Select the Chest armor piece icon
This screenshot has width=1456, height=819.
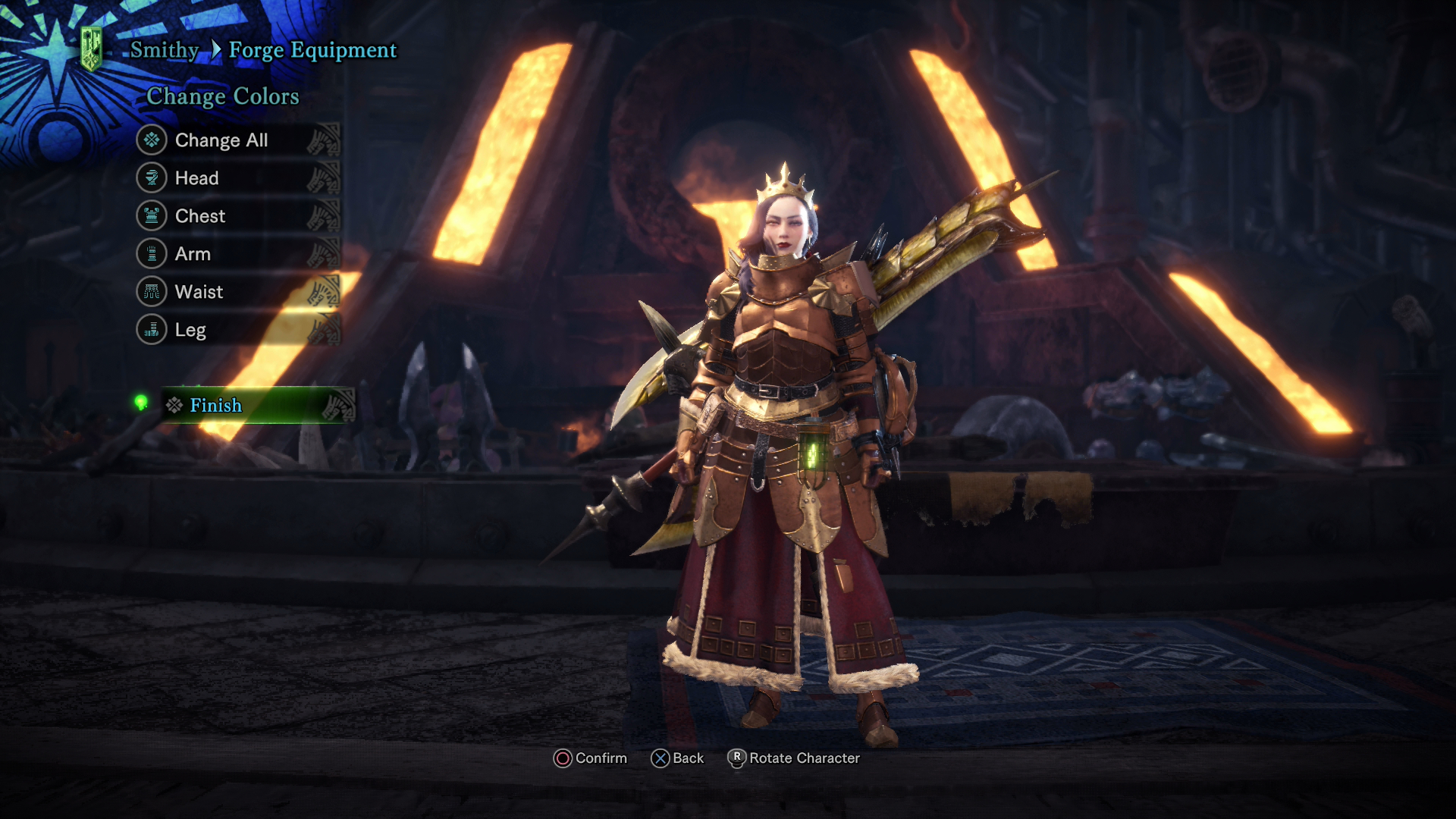pyautogui.click(x=151, y=215)
